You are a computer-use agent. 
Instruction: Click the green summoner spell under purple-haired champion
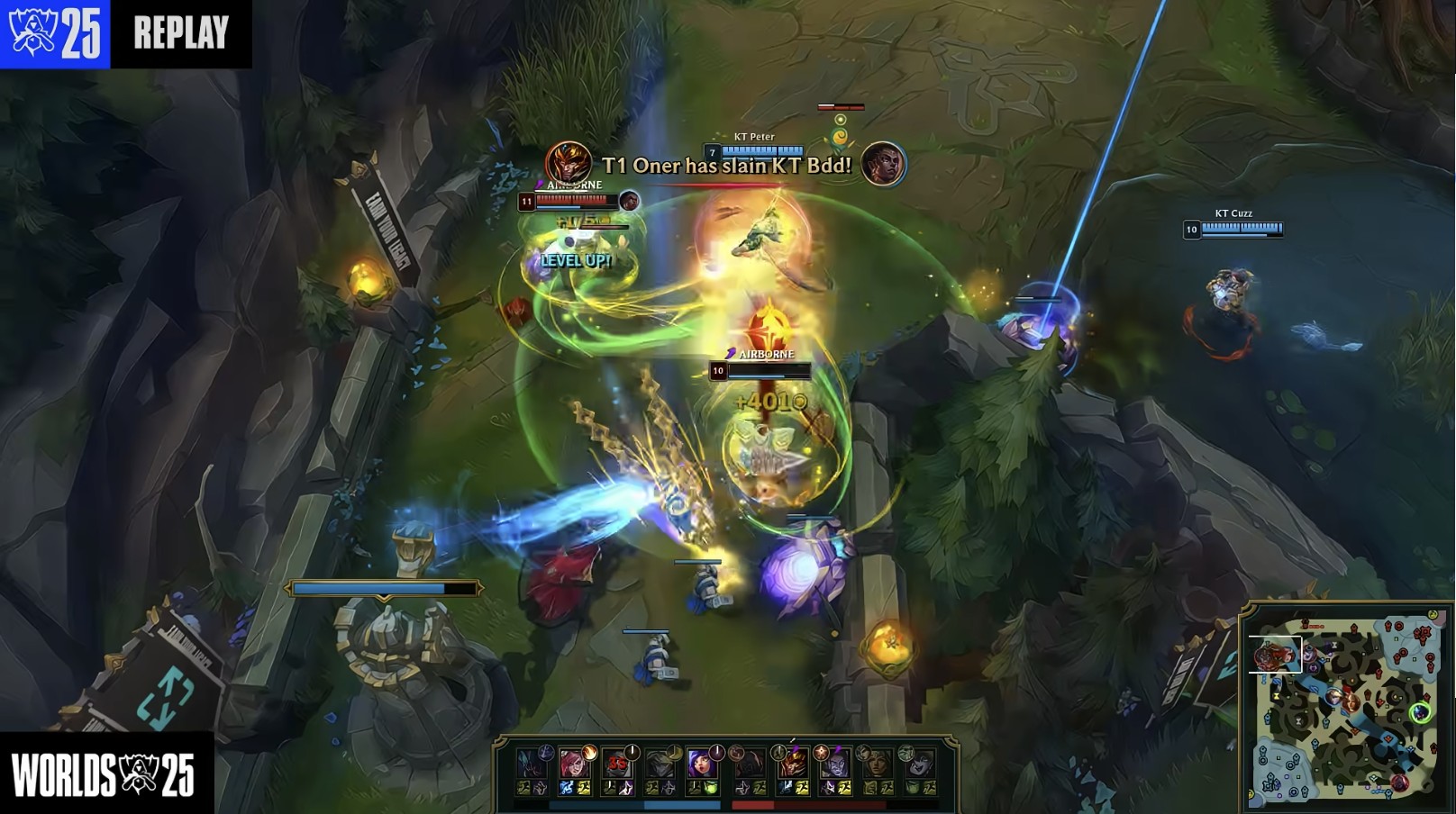711,788
